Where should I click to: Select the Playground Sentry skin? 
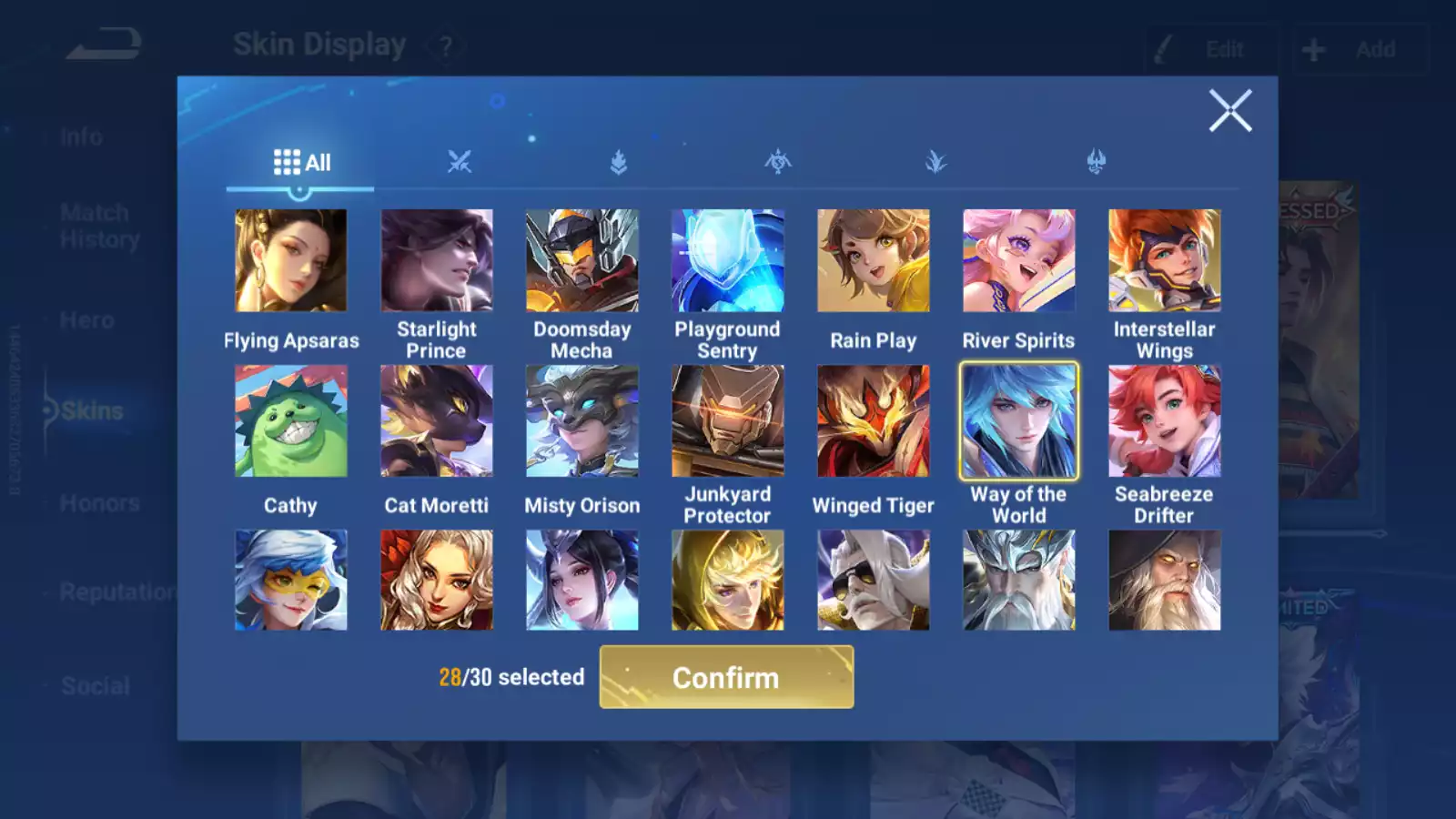727,261
